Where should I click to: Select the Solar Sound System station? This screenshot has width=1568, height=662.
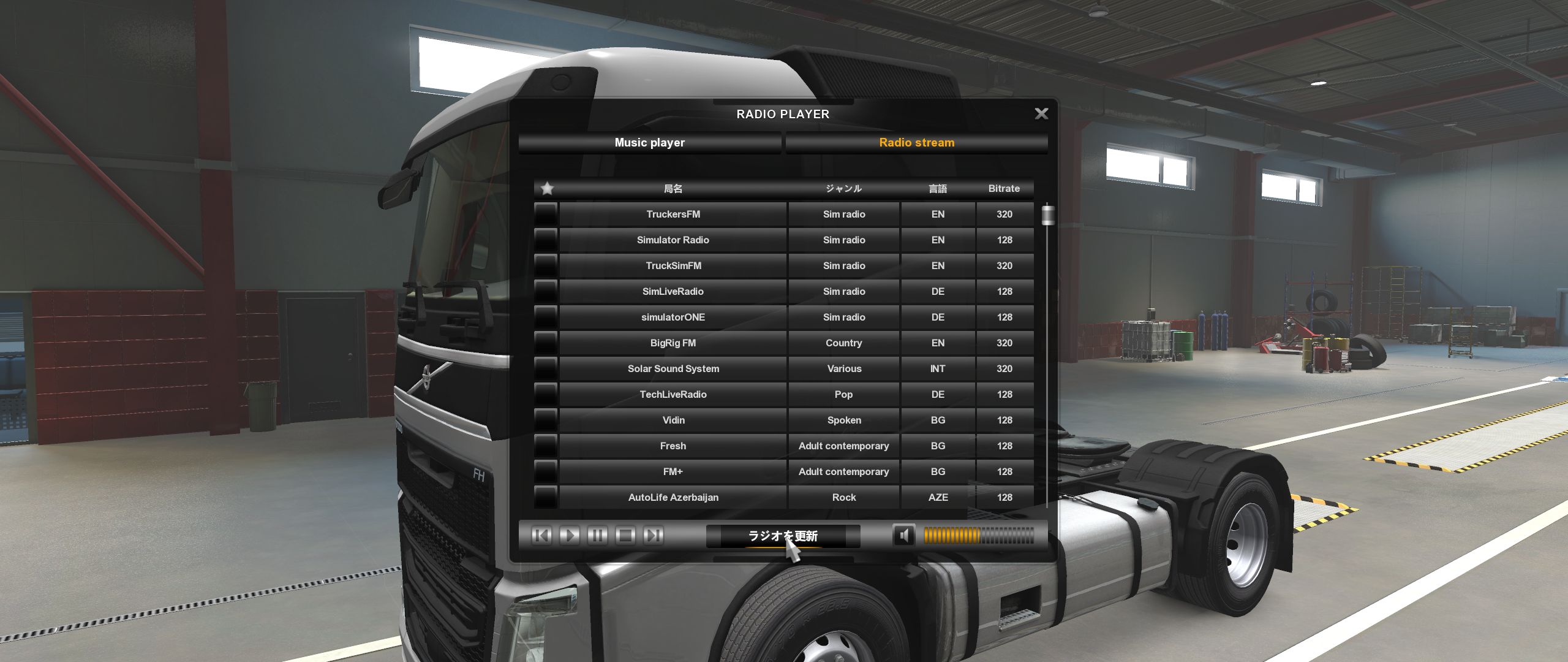673,369
